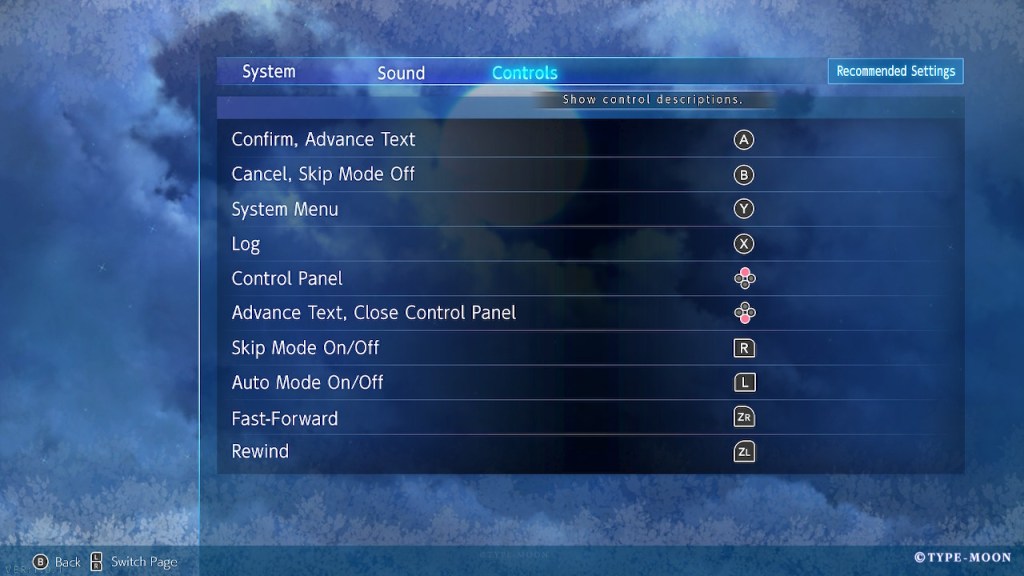
Task: Open the Sound tab
Action: coord(401,73)
